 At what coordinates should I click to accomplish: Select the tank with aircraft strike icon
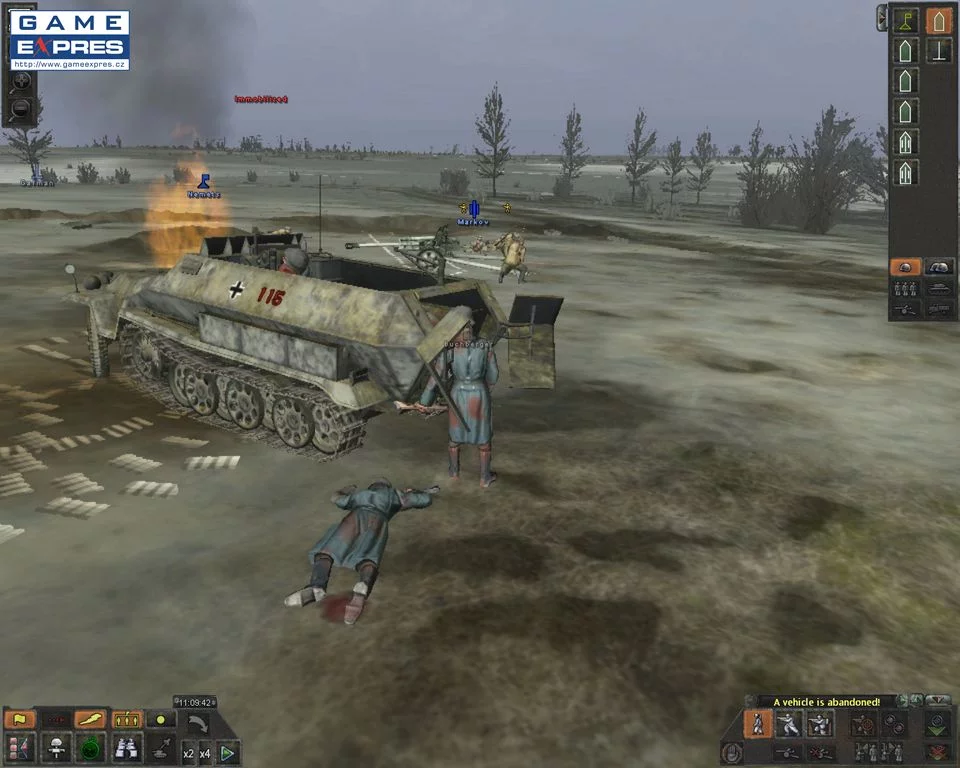tap(163, 748)
